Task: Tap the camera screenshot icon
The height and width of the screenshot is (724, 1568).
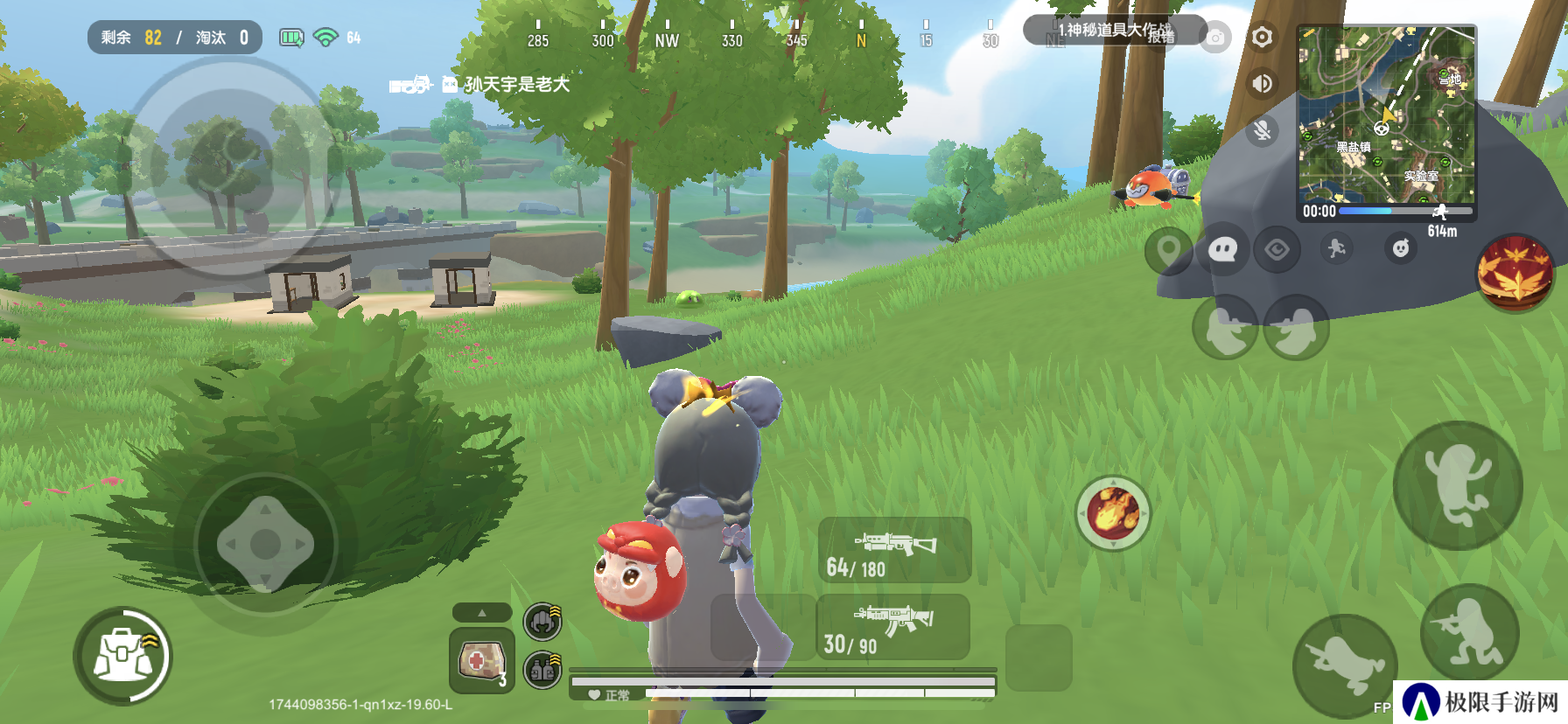Action: [1215, 38]
